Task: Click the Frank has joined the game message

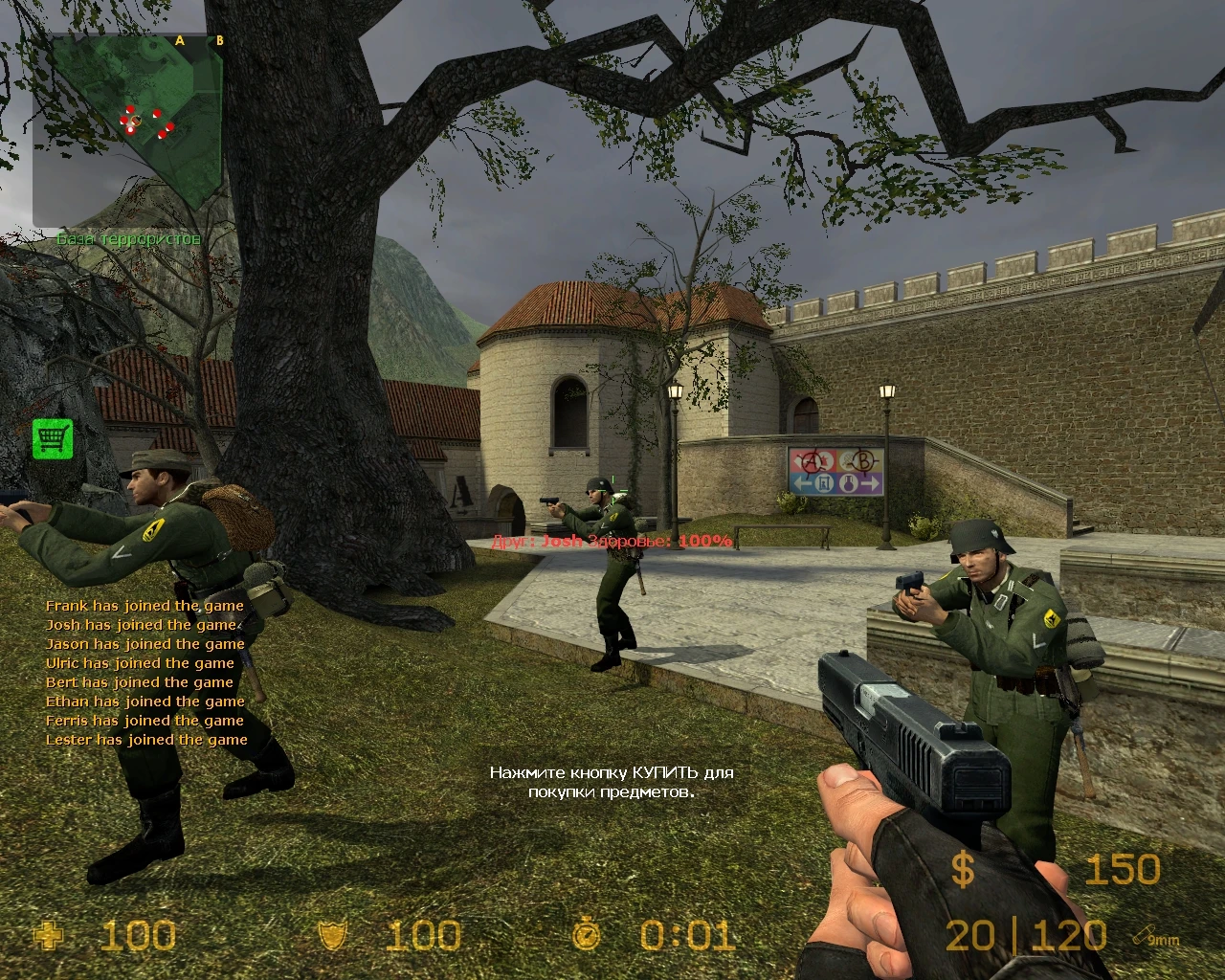Action: [x=145, y=606]
